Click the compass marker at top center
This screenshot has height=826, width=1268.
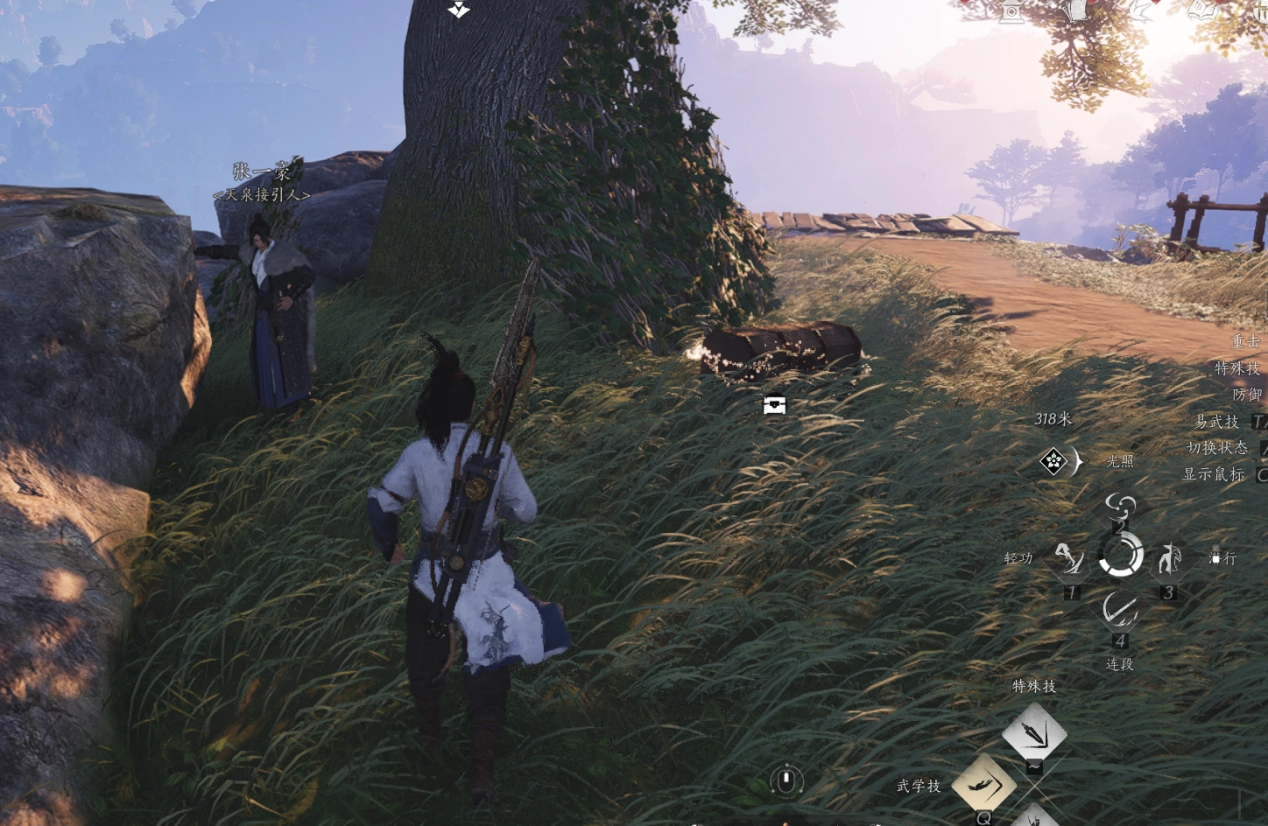click(459, 9)
